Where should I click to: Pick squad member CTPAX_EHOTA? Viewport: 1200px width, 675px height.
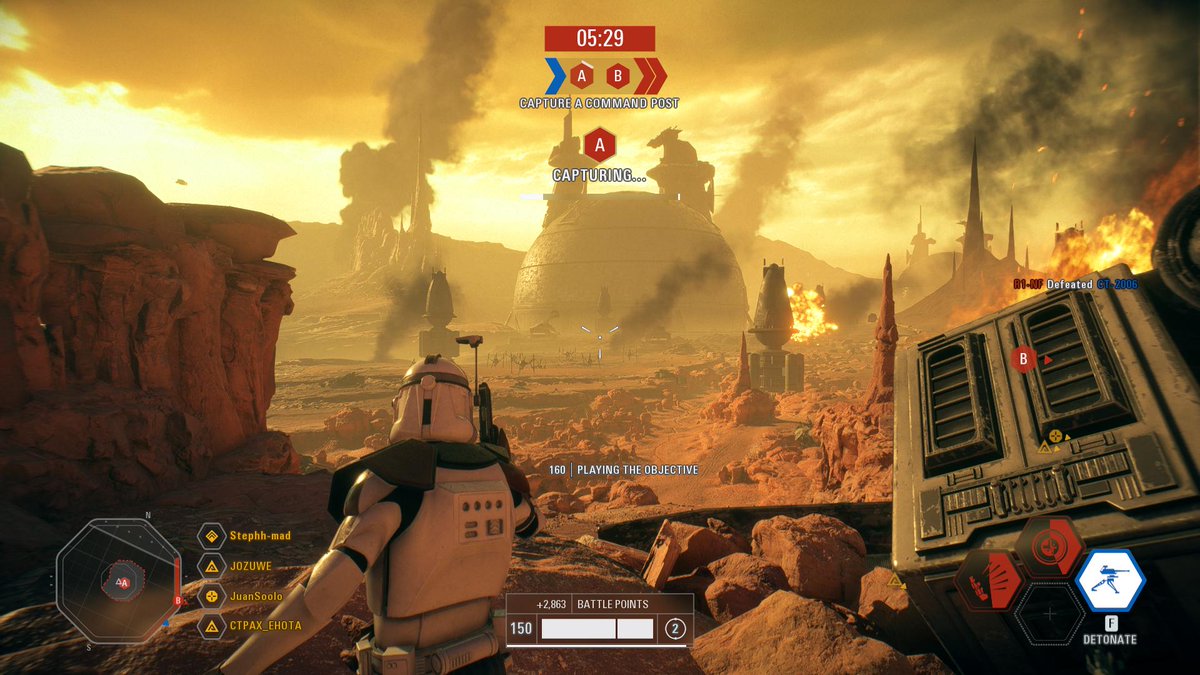tap(265, 626)
